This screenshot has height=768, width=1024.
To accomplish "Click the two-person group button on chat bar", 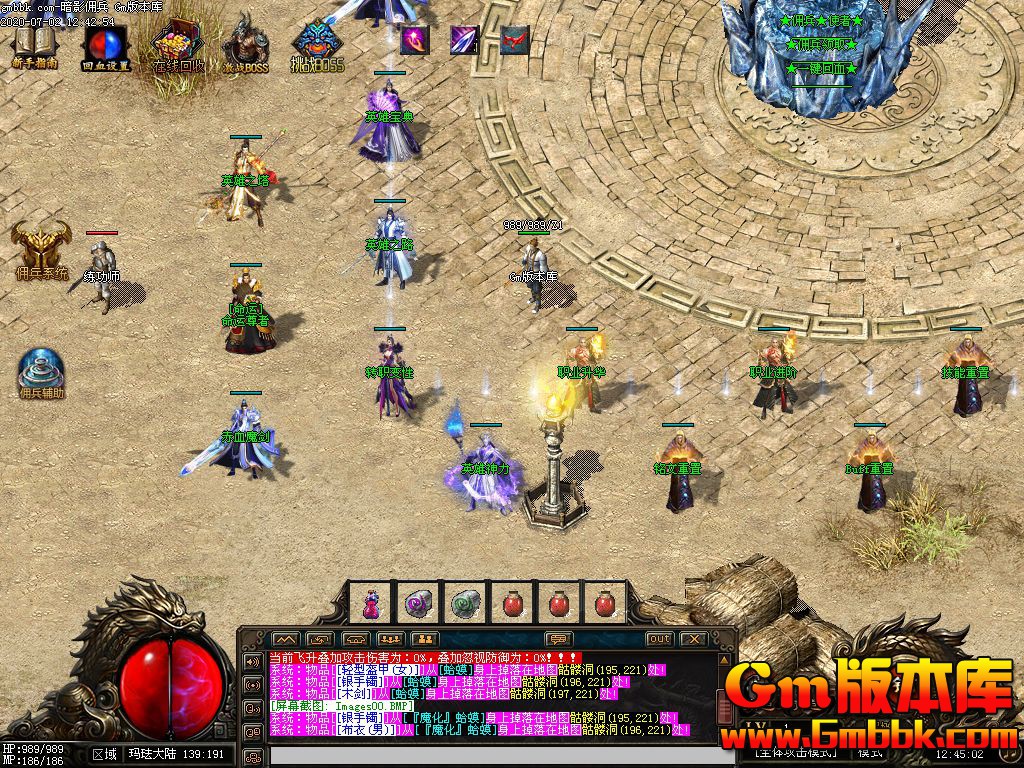I will (x=424, y=639).
